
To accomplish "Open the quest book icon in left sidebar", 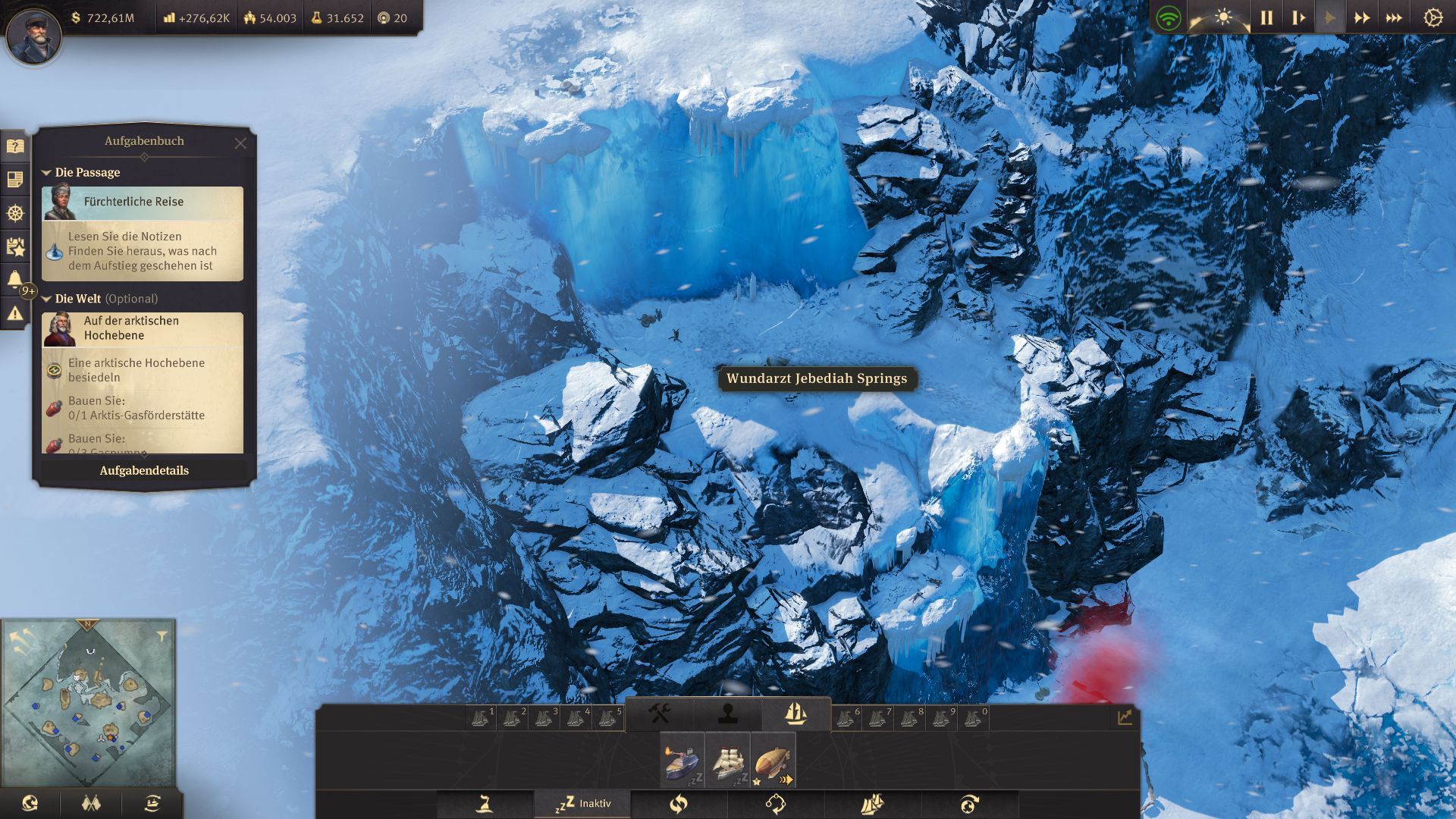I will (x=15, y=146).
